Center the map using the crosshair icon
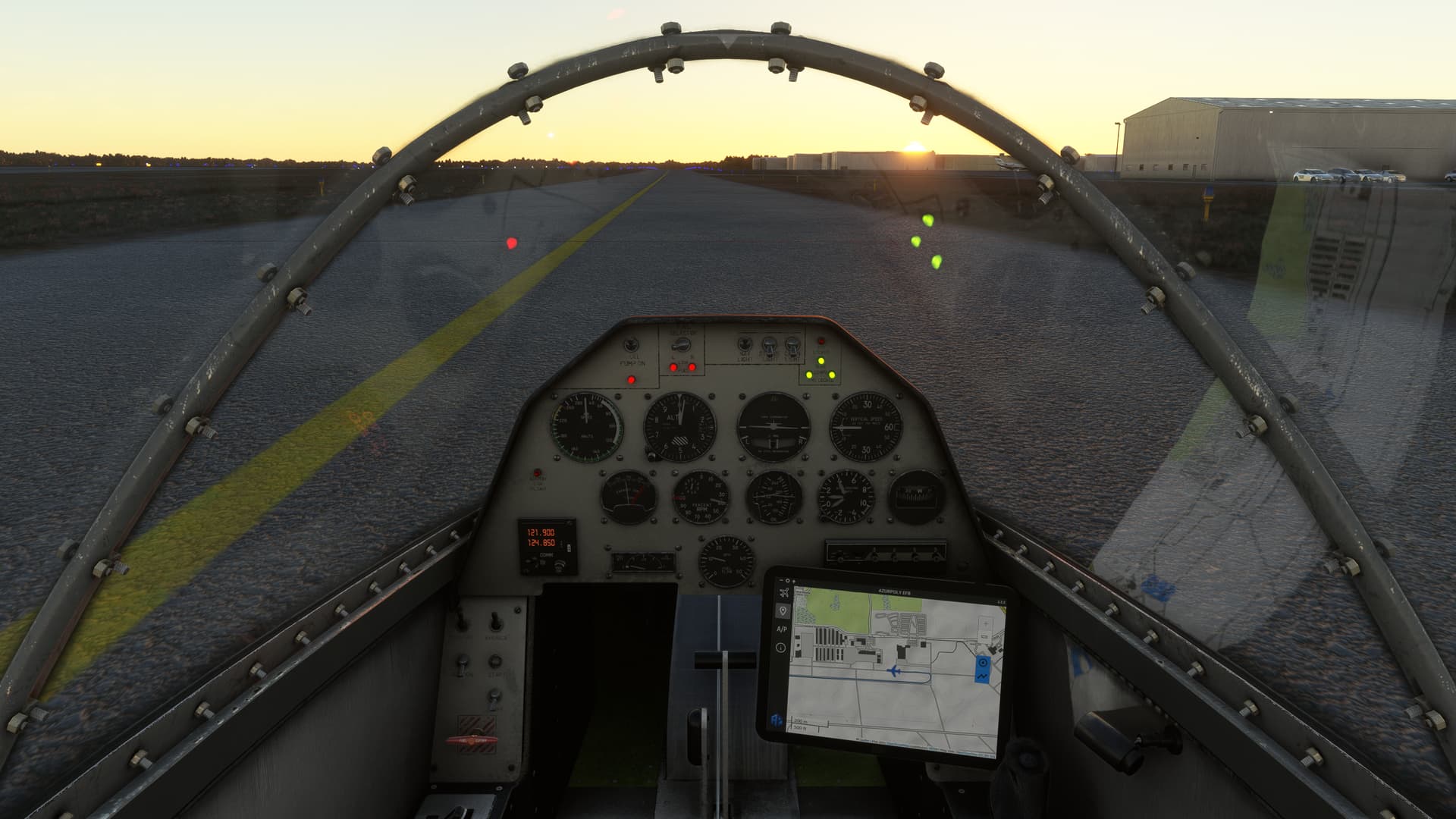 coord(984,662)
